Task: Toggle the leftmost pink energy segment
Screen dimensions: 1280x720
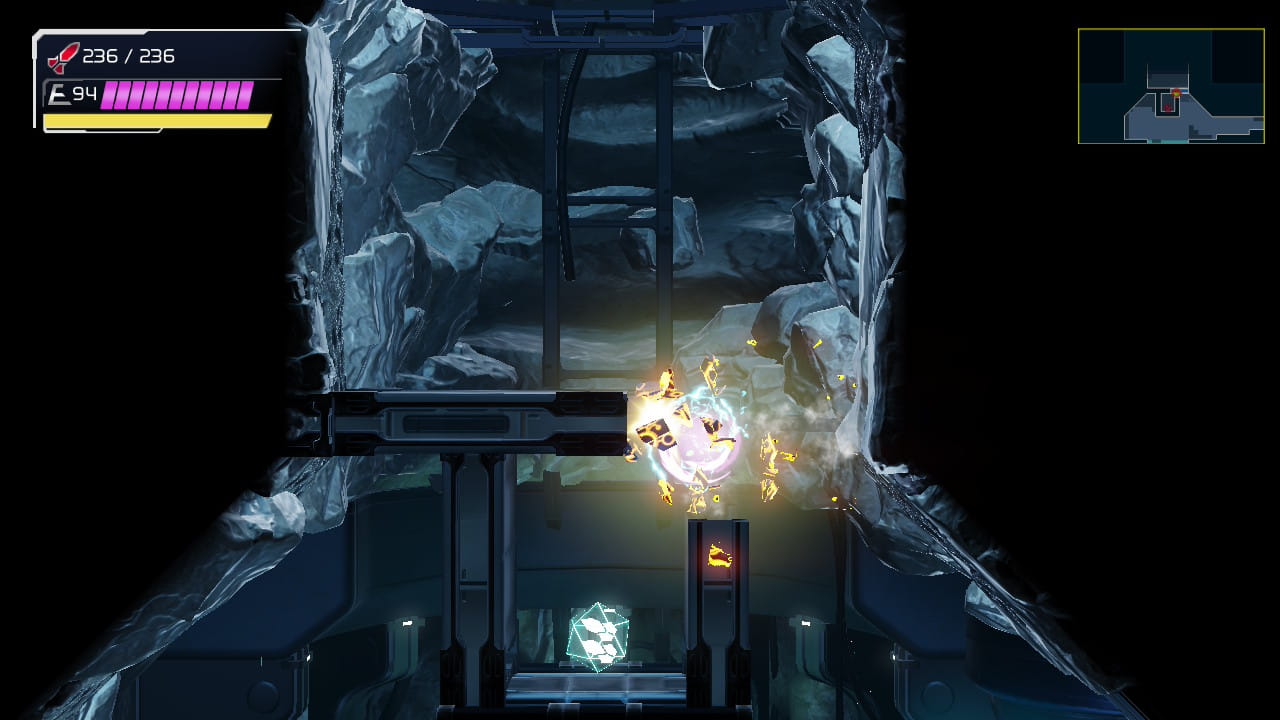Action: point(110,94)
